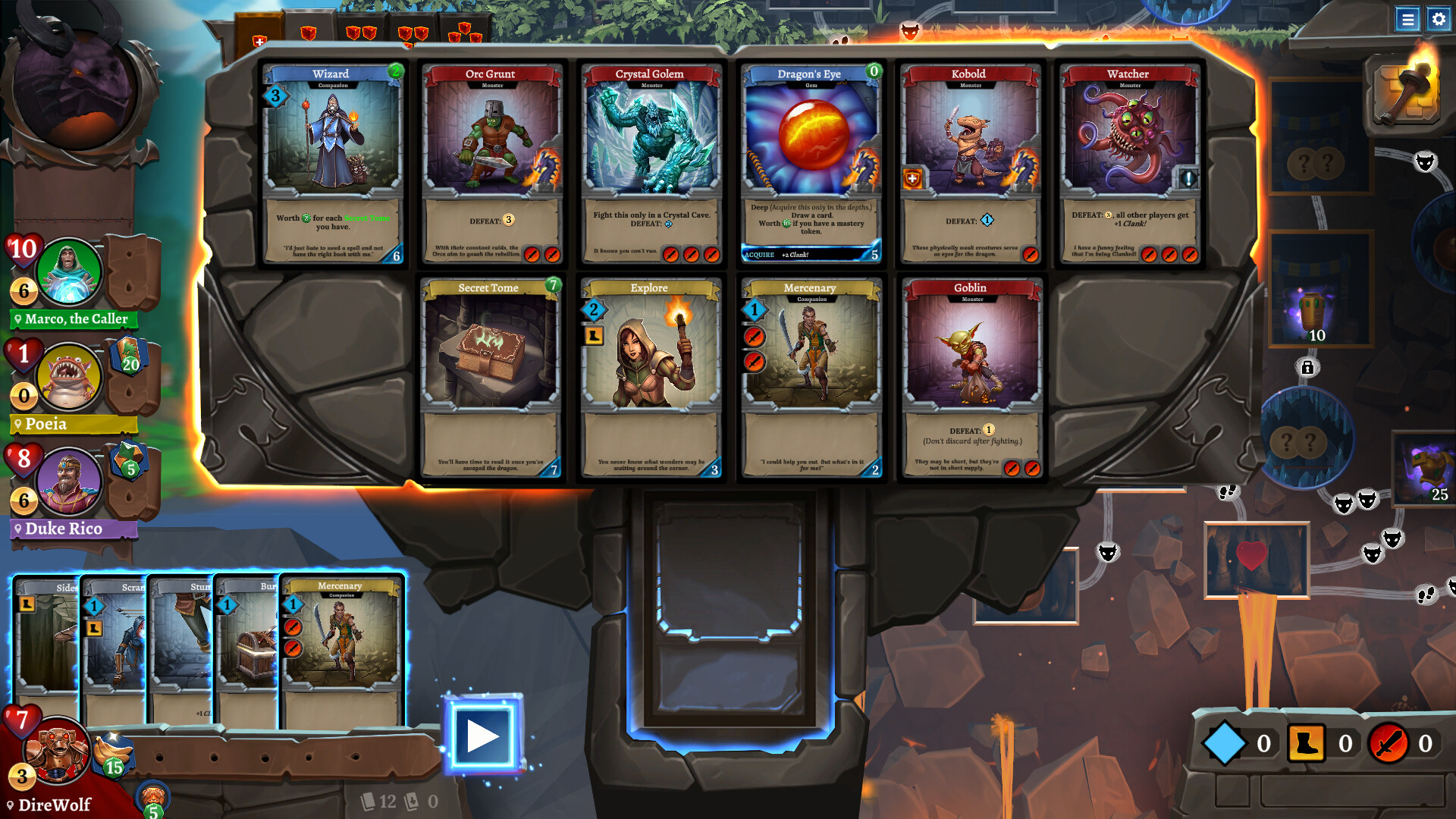Open the hamburger menu icon top right
Image resolution: width=1456 pixels, height=819 pixels.
[1409, 20]
